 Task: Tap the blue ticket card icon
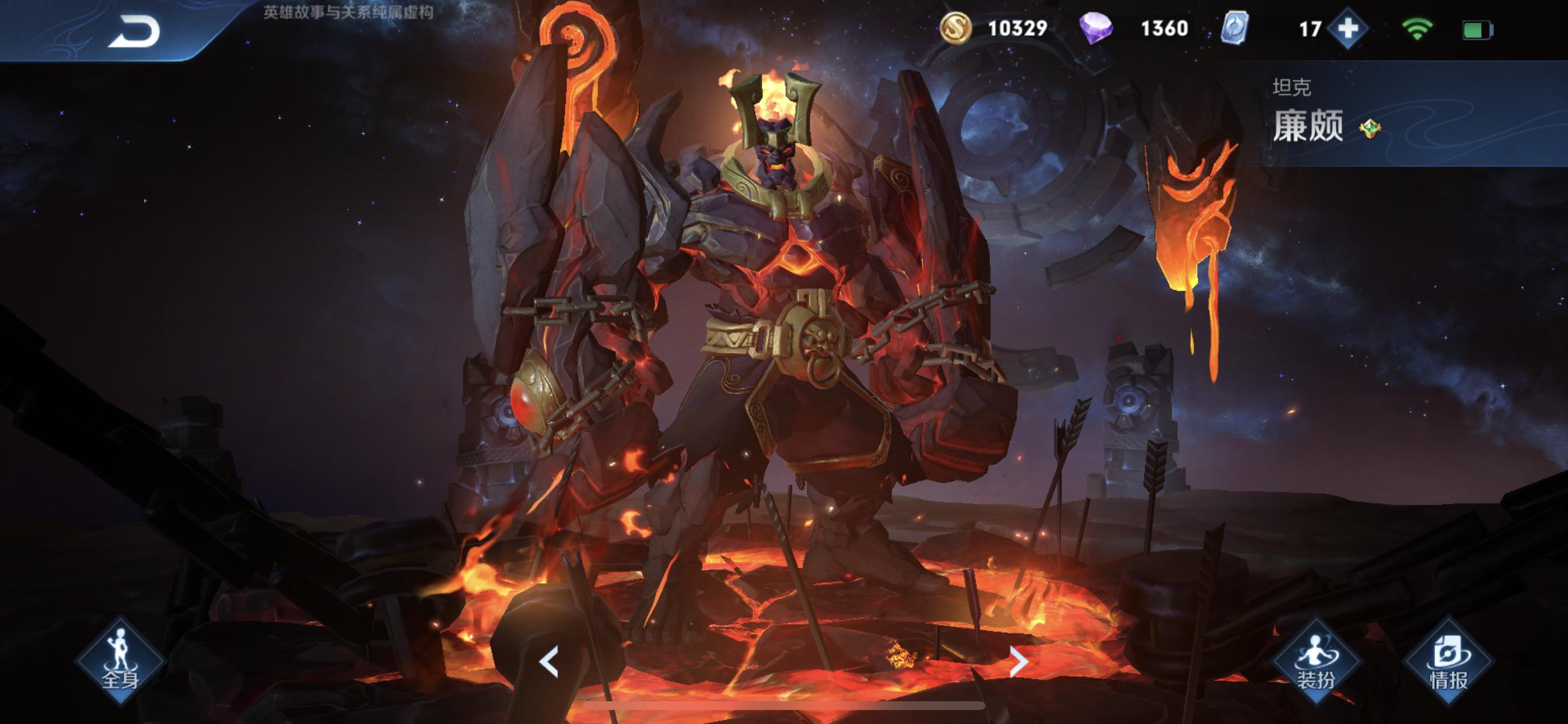1235,29
